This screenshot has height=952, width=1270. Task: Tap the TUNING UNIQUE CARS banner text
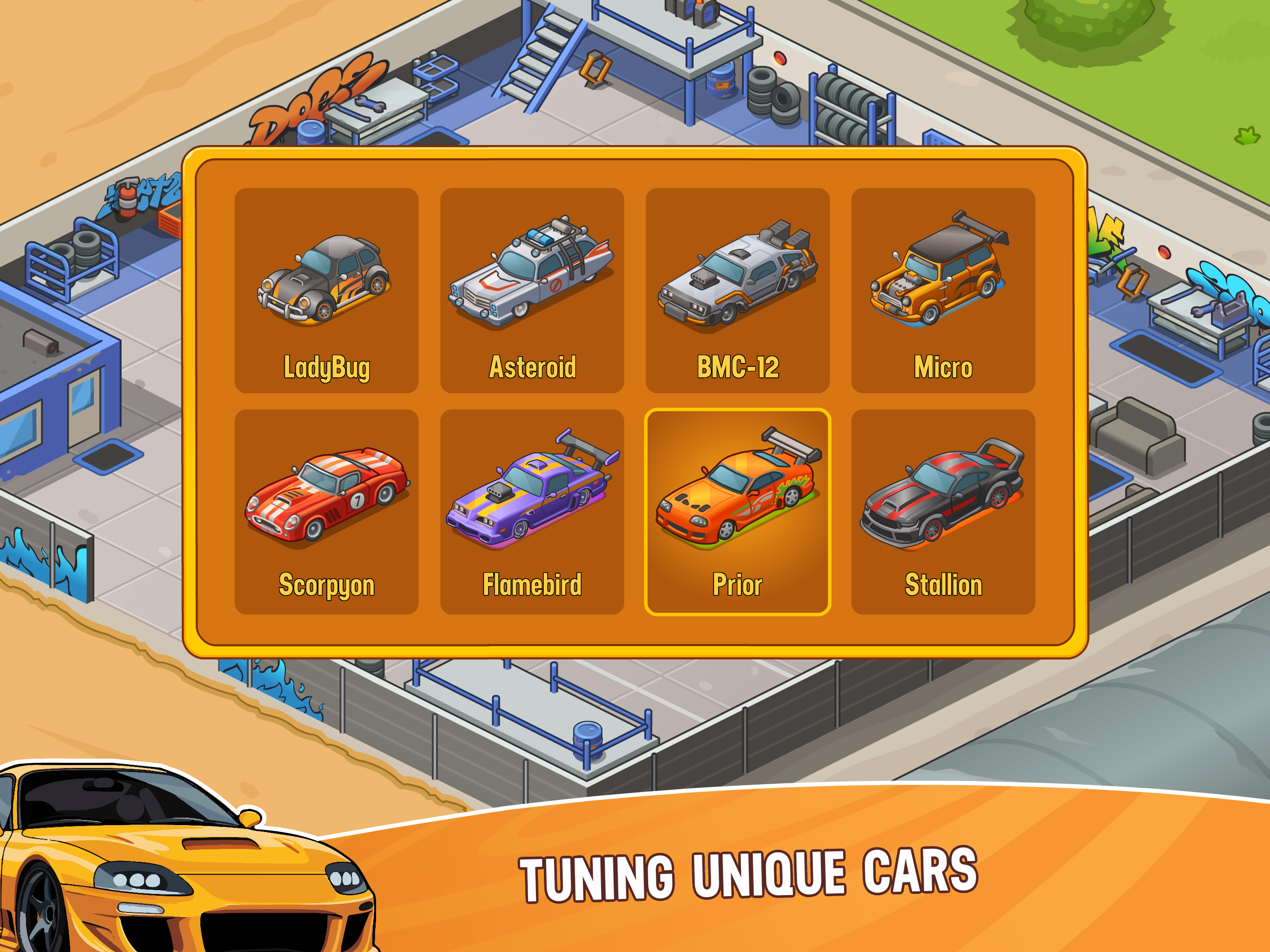click(747, 876)
